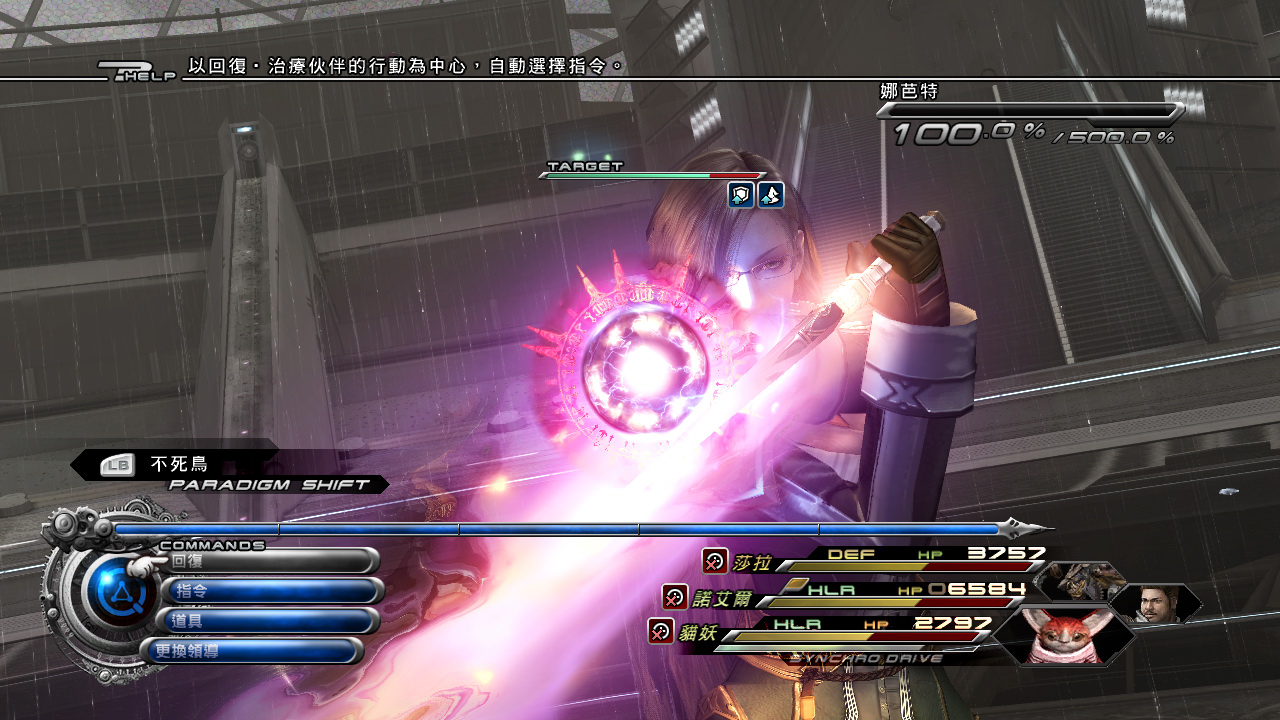Click the shield status icon under target bar
The image size is (1280, 720).
pos(741,195)
